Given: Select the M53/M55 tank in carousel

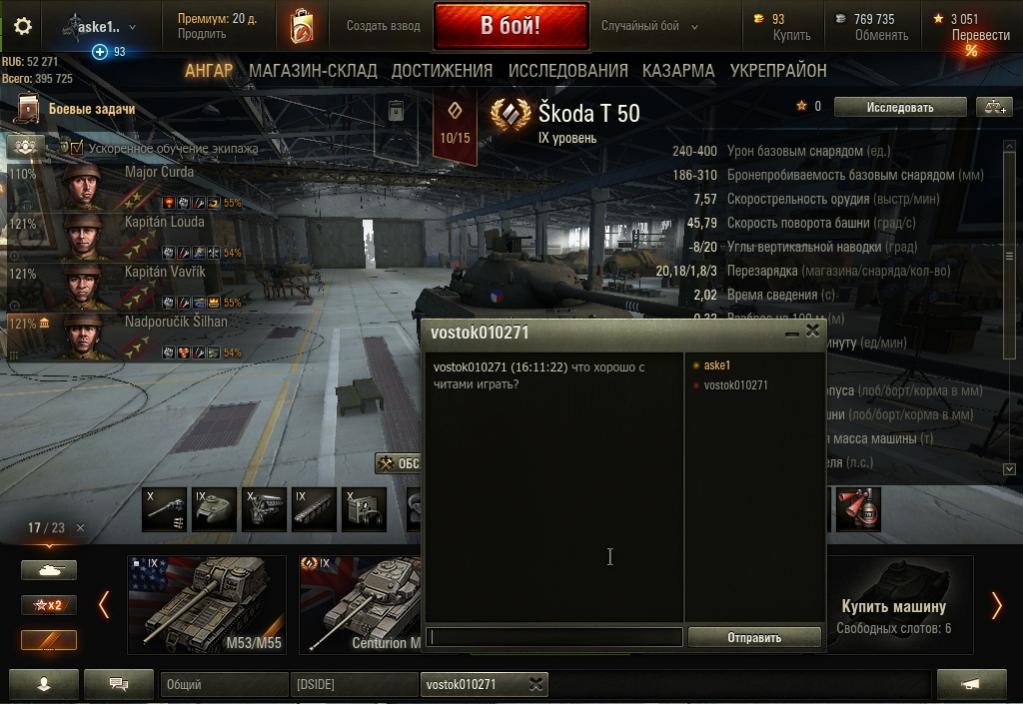Looking at the screenshot, I should click(207, 605).
